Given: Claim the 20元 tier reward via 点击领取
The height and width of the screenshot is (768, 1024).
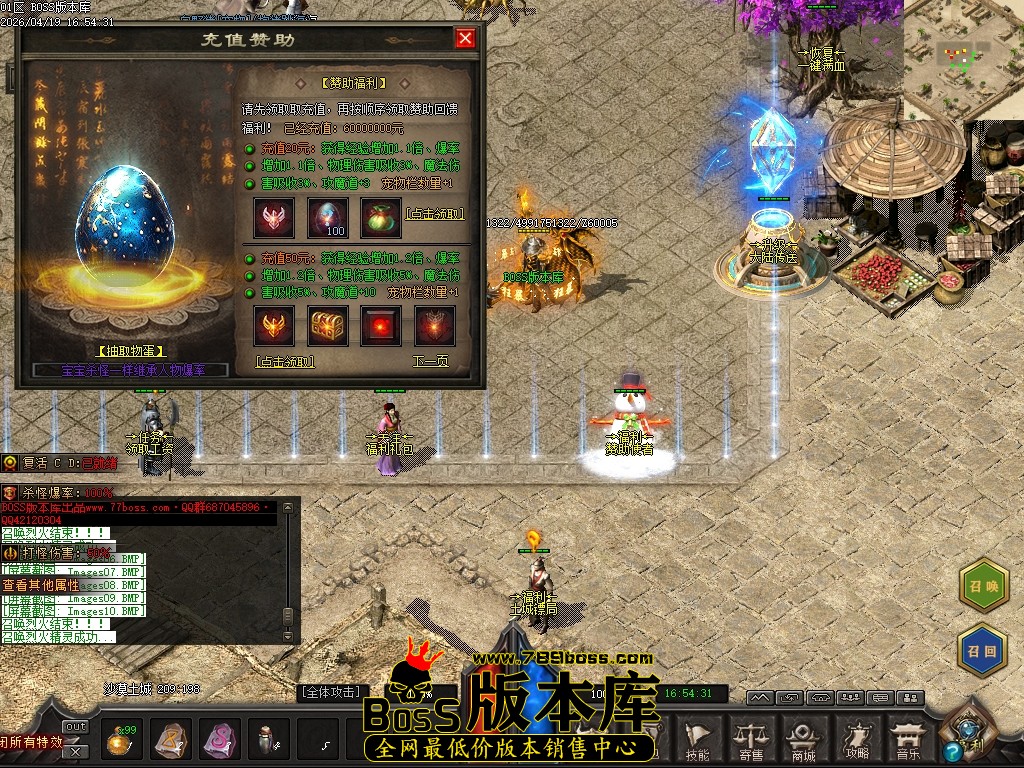Looking at the screenshot, I should point(435,214).
